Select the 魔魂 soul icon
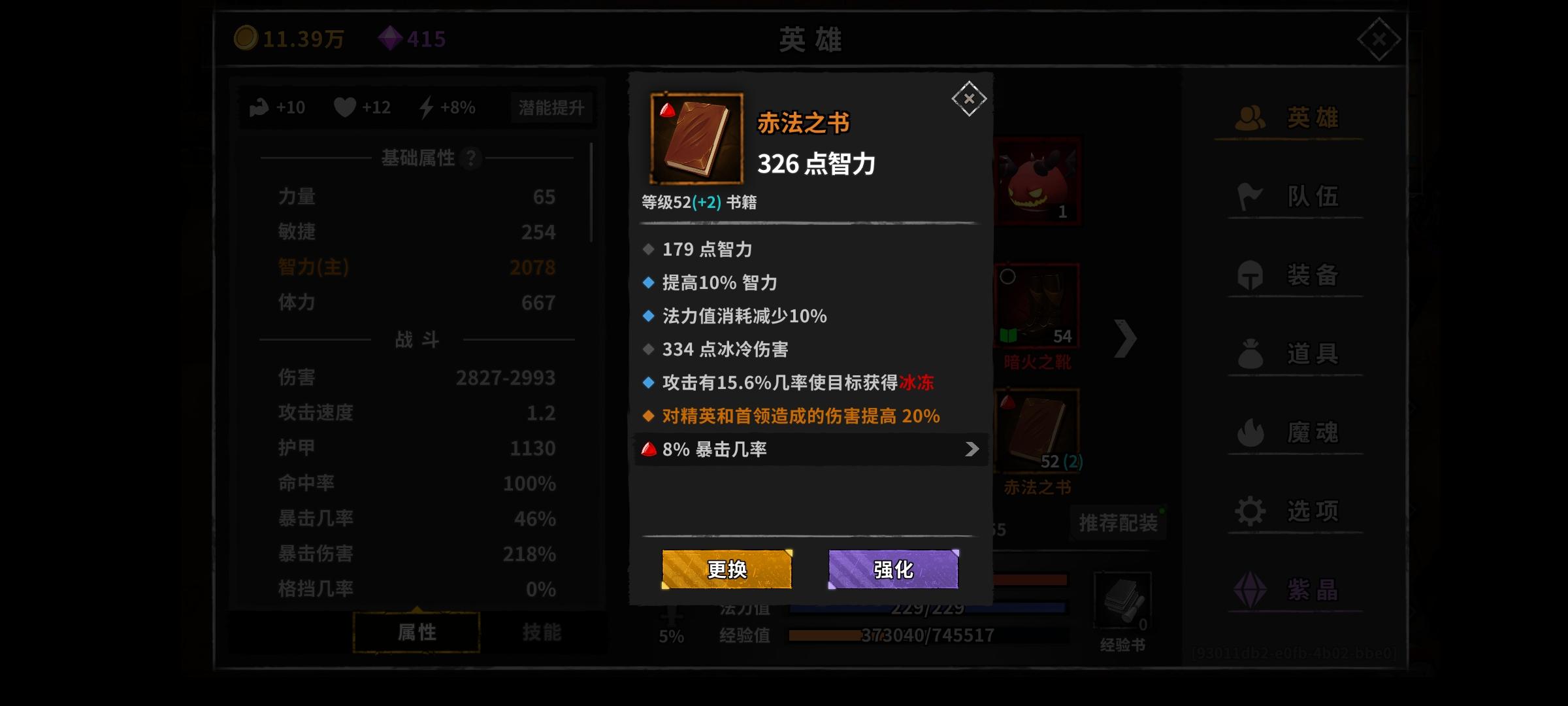The width and height of the screenshot is (1568, 706). point(1290,433)
